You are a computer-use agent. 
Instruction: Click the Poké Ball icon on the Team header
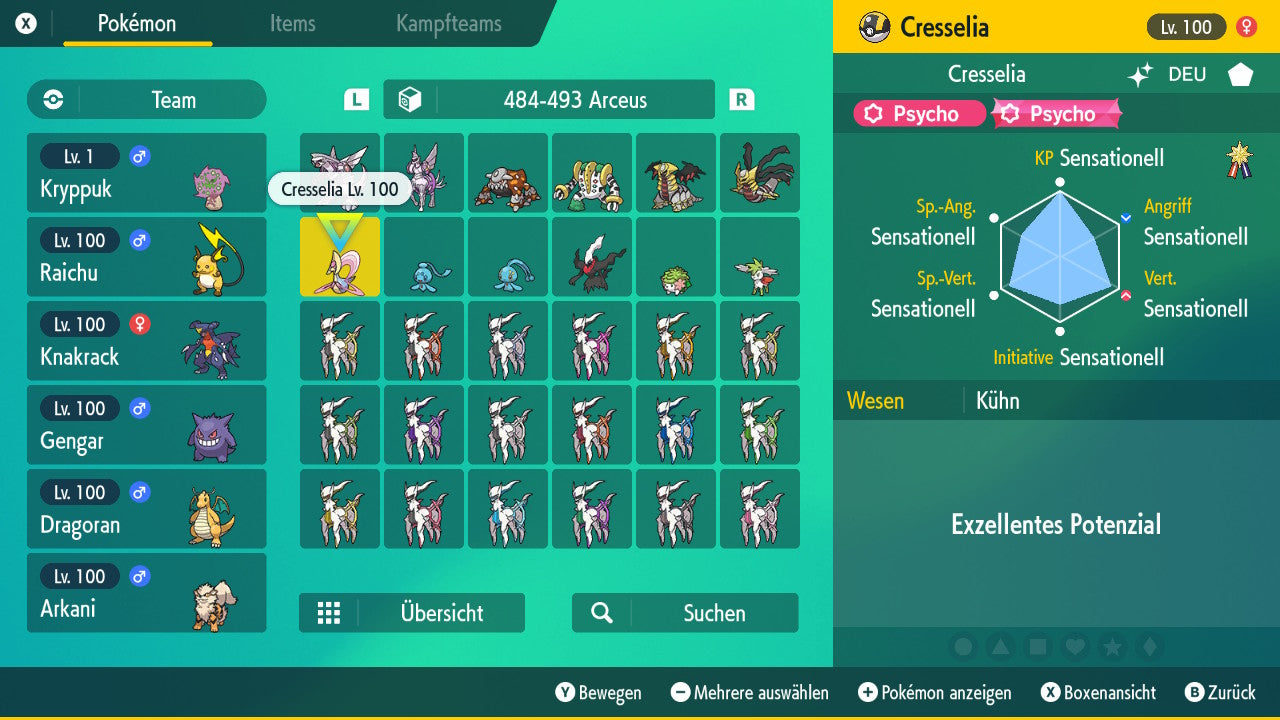click(x=51, y=100)
